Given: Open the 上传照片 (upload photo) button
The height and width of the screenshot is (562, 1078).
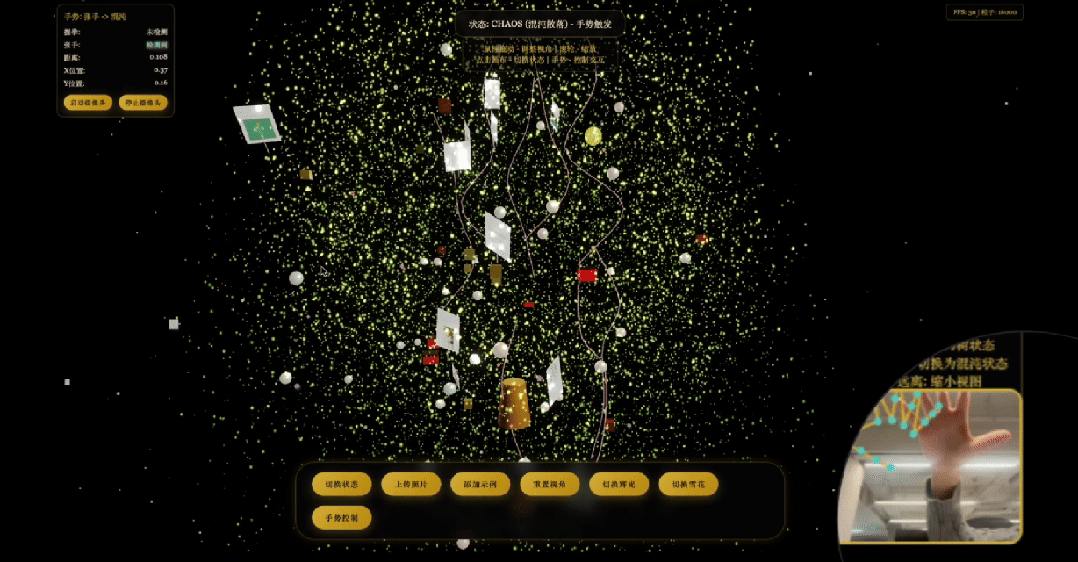Looking at the screenshot, I should (411, 485).
